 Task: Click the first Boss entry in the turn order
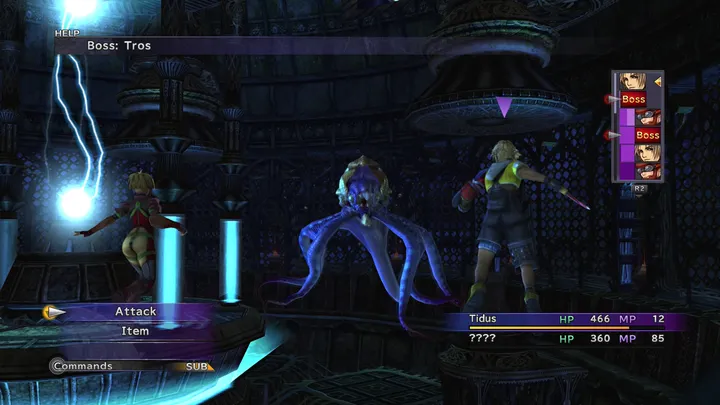coord(633,99)
